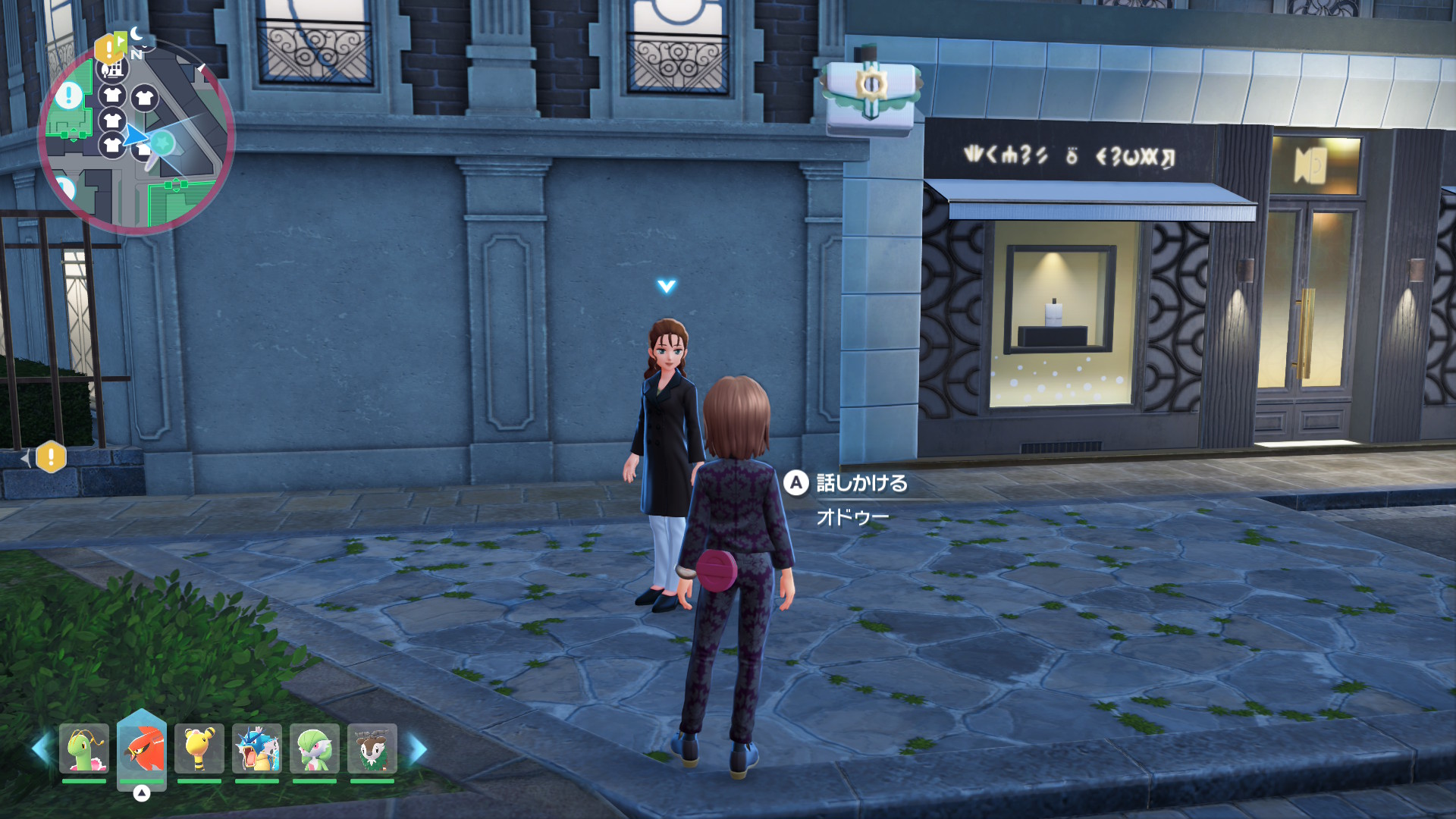Image resolution: width=1456 pixels, height=819 pixels.
Task: Choose Gardevoir from the party bar
Action: (315, 748)
